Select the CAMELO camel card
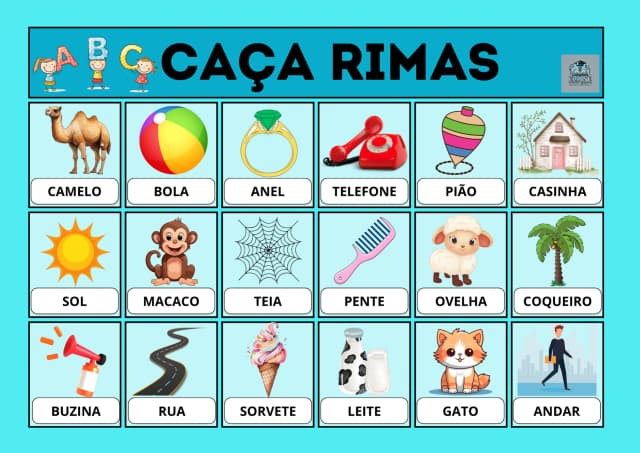The width and height of the screenshot is (640, 453). point(75,155)
